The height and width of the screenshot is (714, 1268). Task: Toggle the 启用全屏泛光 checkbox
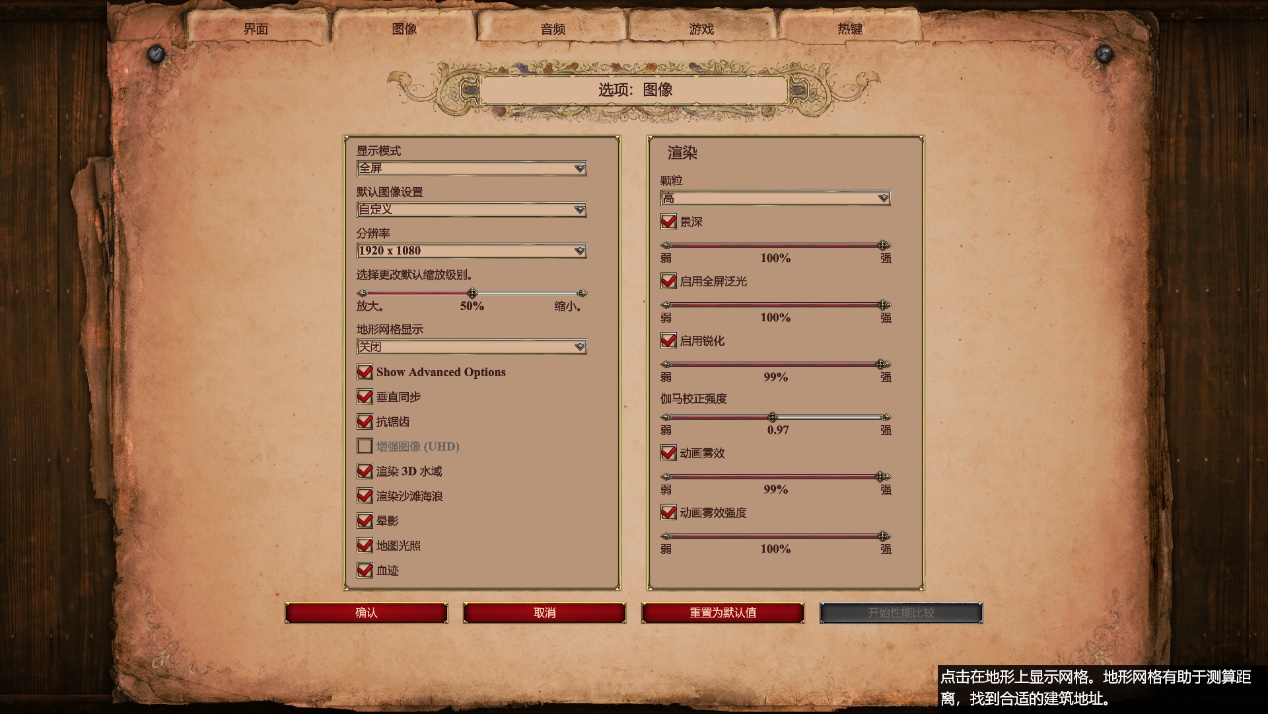click(669, 282)
